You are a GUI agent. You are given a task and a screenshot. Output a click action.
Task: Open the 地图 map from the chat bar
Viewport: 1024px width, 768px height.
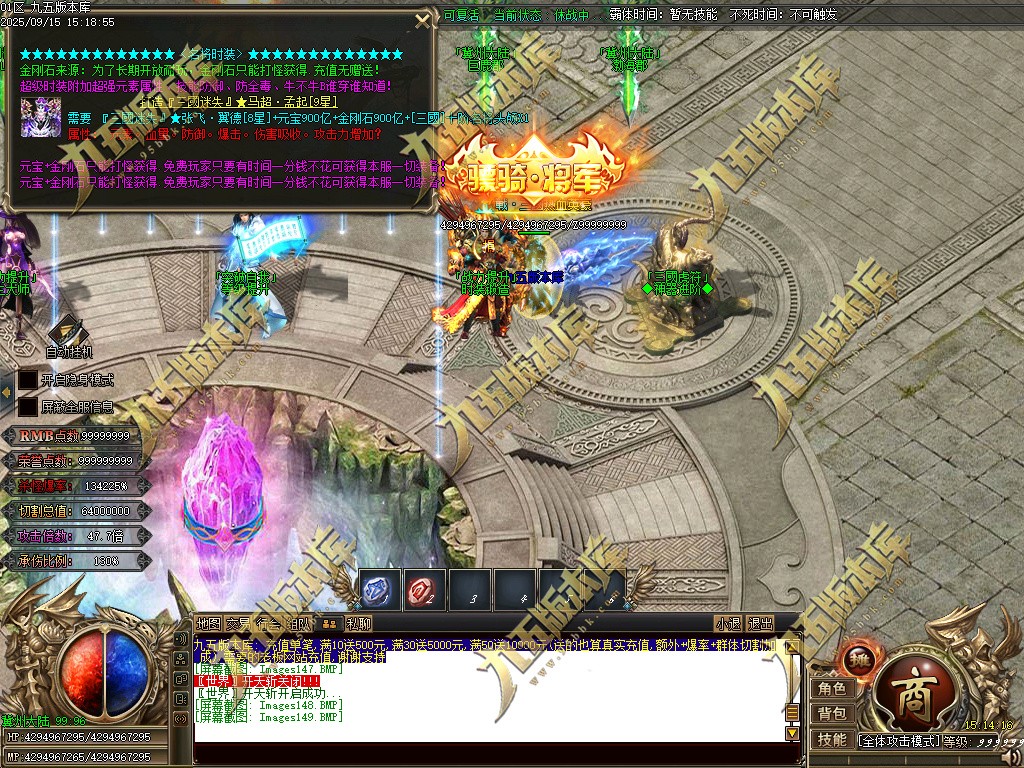[x=208, y=623]
